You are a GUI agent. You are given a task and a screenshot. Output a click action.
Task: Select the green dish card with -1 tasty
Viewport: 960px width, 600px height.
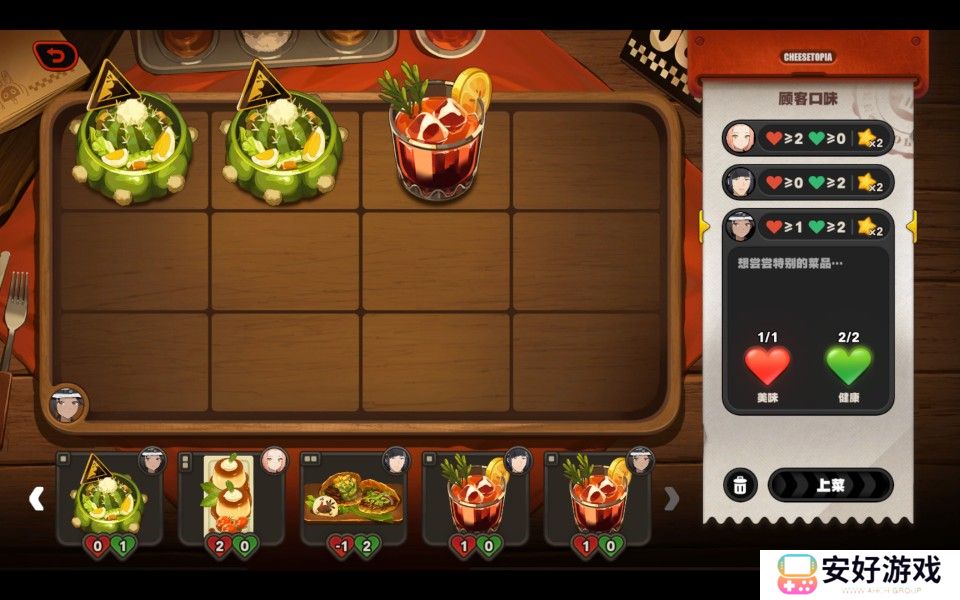click(354, 497)
